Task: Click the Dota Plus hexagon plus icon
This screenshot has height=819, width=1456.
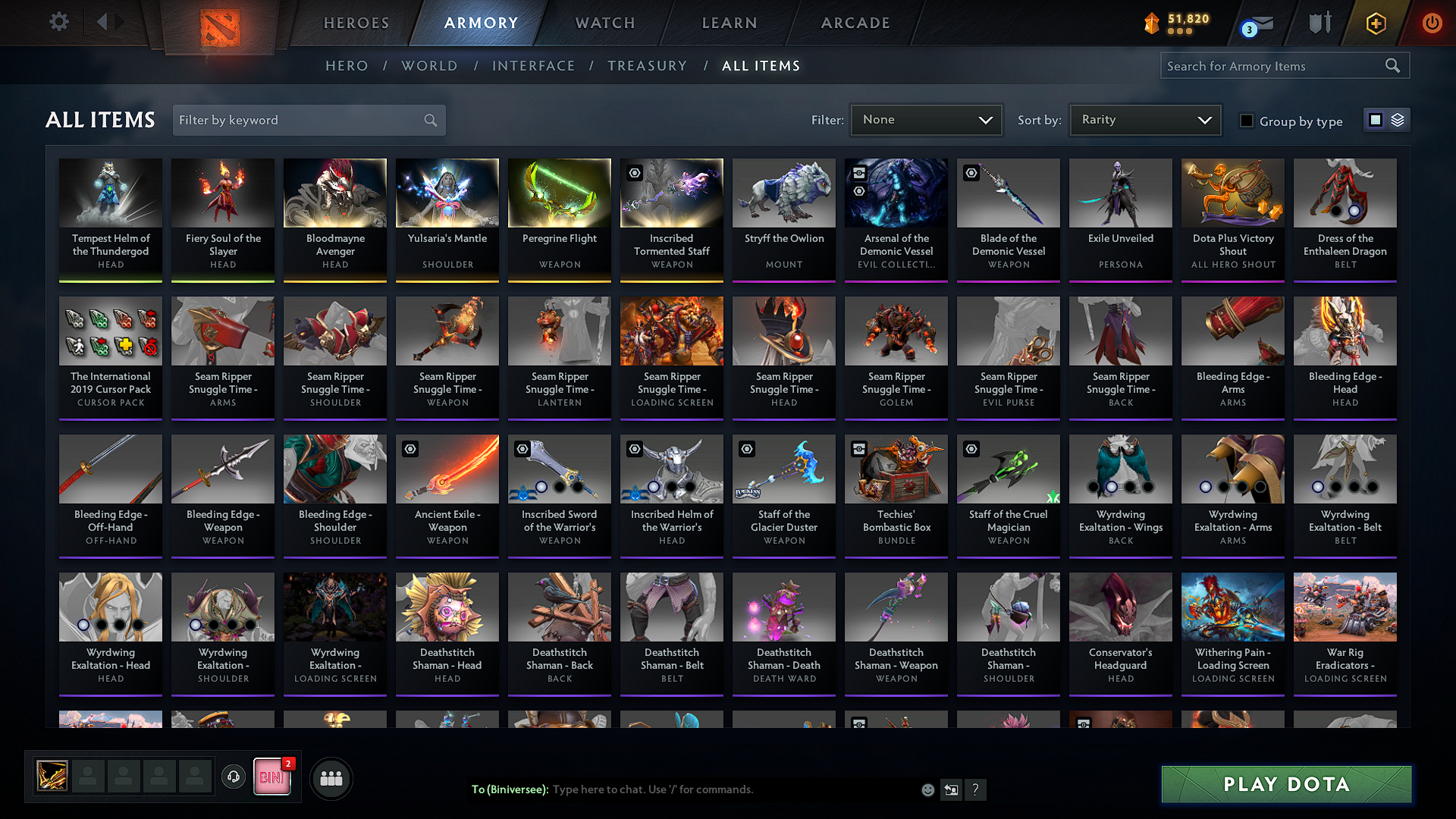Action: (x=1375, y=23)
